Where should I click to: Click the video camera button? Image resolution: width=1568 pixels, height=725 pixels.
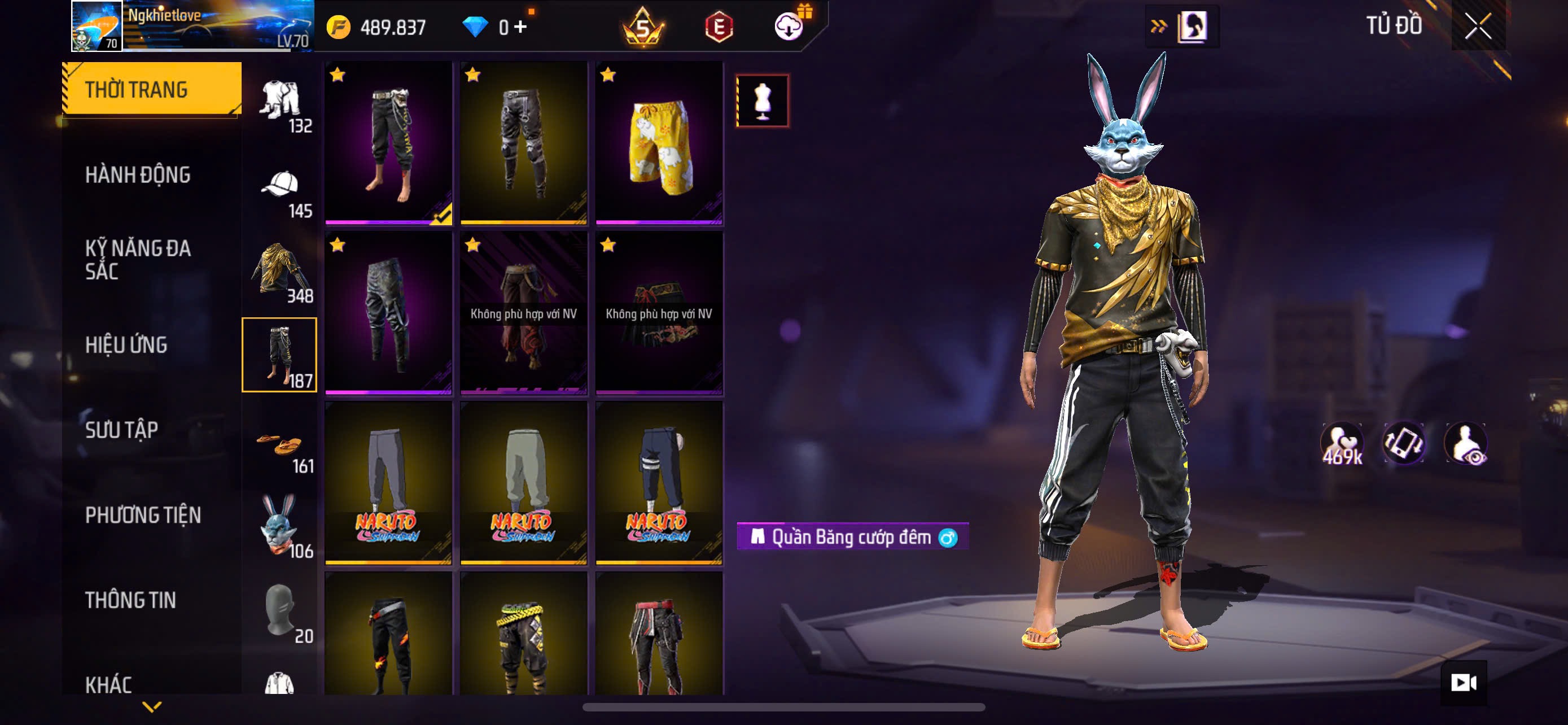tap(1464, 683)
